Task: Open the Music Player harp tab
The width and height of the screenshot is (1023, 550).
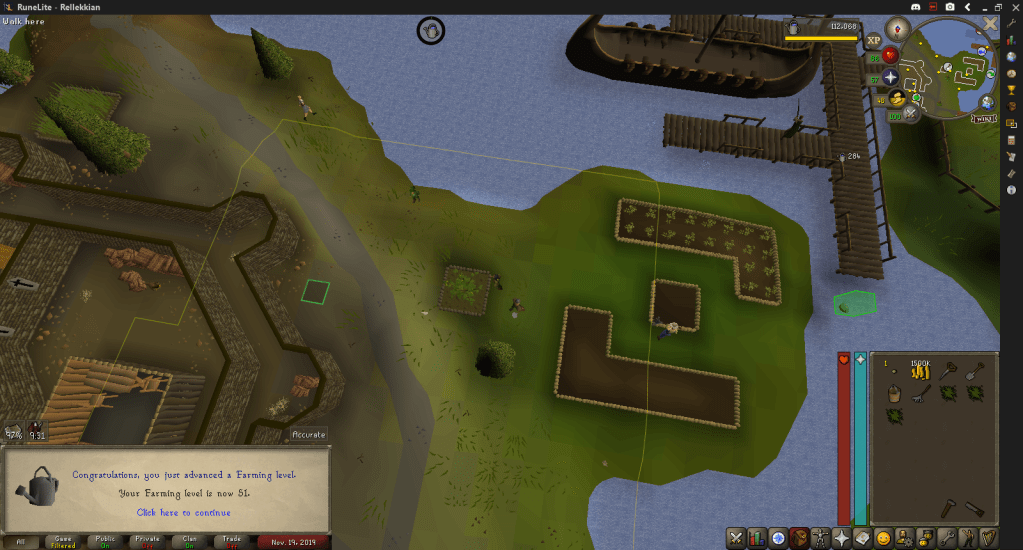Action: click(990, 538)
